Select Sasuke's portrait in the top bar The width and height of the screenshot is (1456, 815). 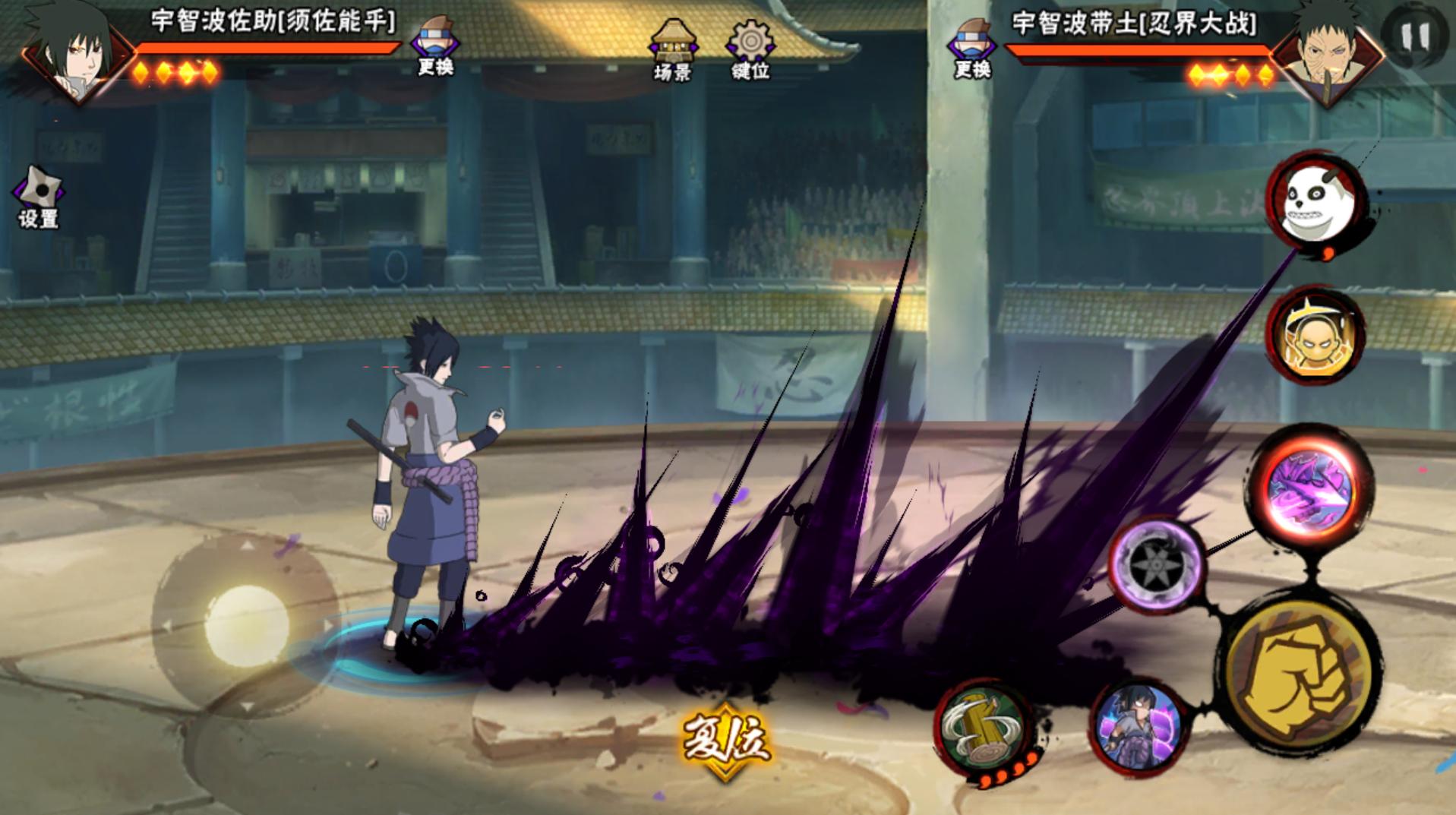point(74,52)
